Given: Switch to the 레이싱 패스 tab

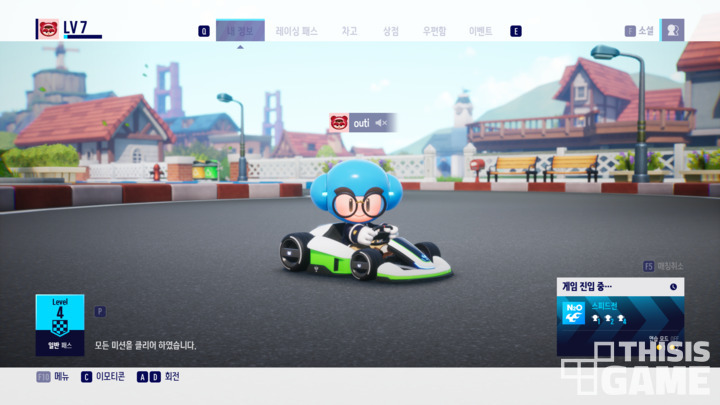Looking at the screenshot, I should pos(297,31).
